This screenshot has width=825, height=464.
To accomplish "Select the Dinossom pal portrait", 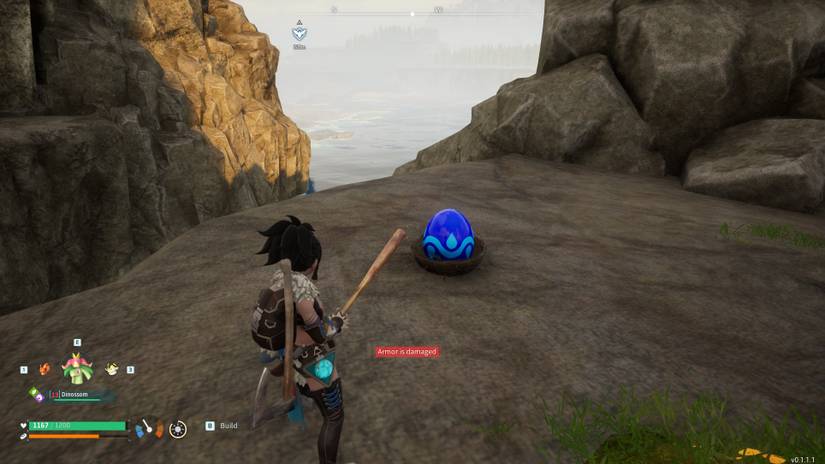I will coord(77,367).
